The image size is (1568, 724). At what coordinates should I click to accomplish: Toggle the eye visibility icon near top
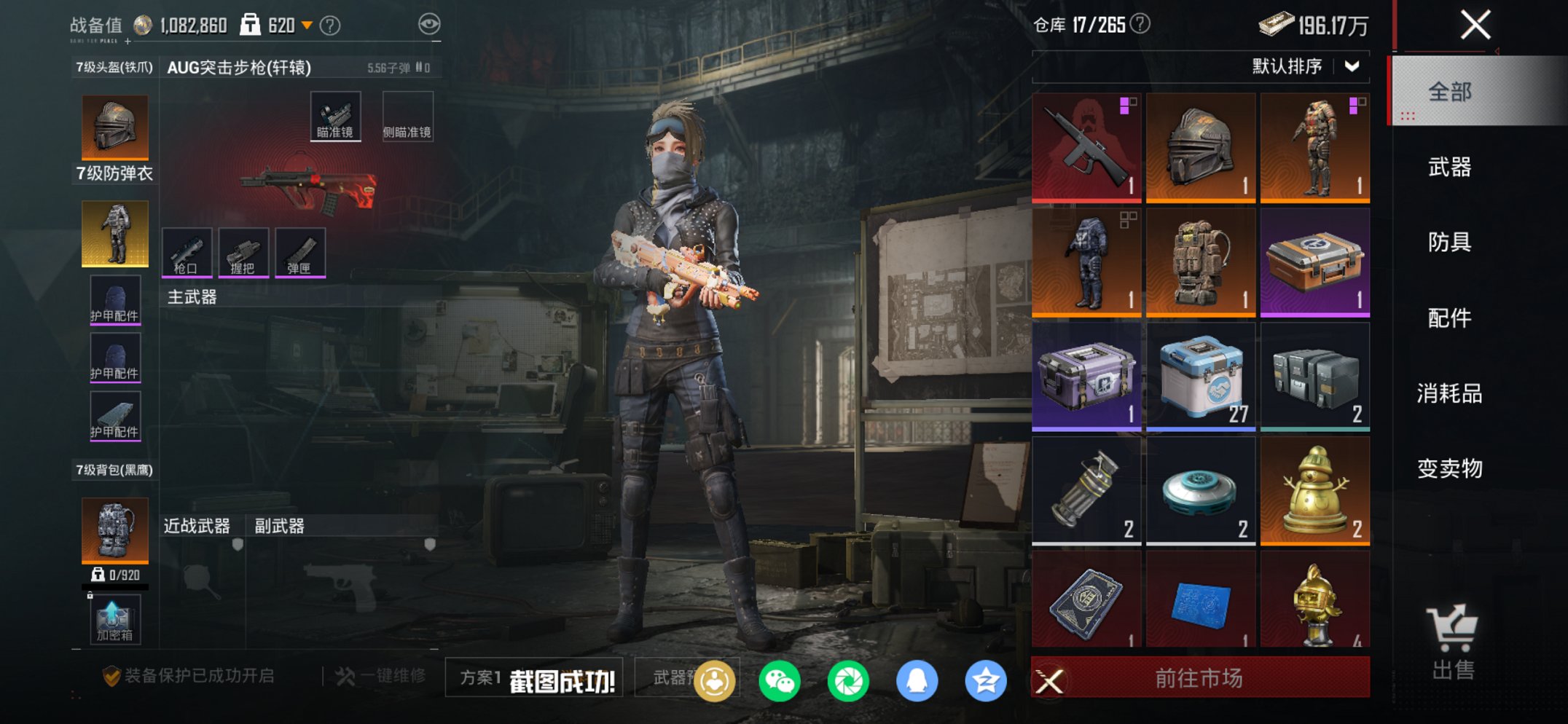(431, 23)
